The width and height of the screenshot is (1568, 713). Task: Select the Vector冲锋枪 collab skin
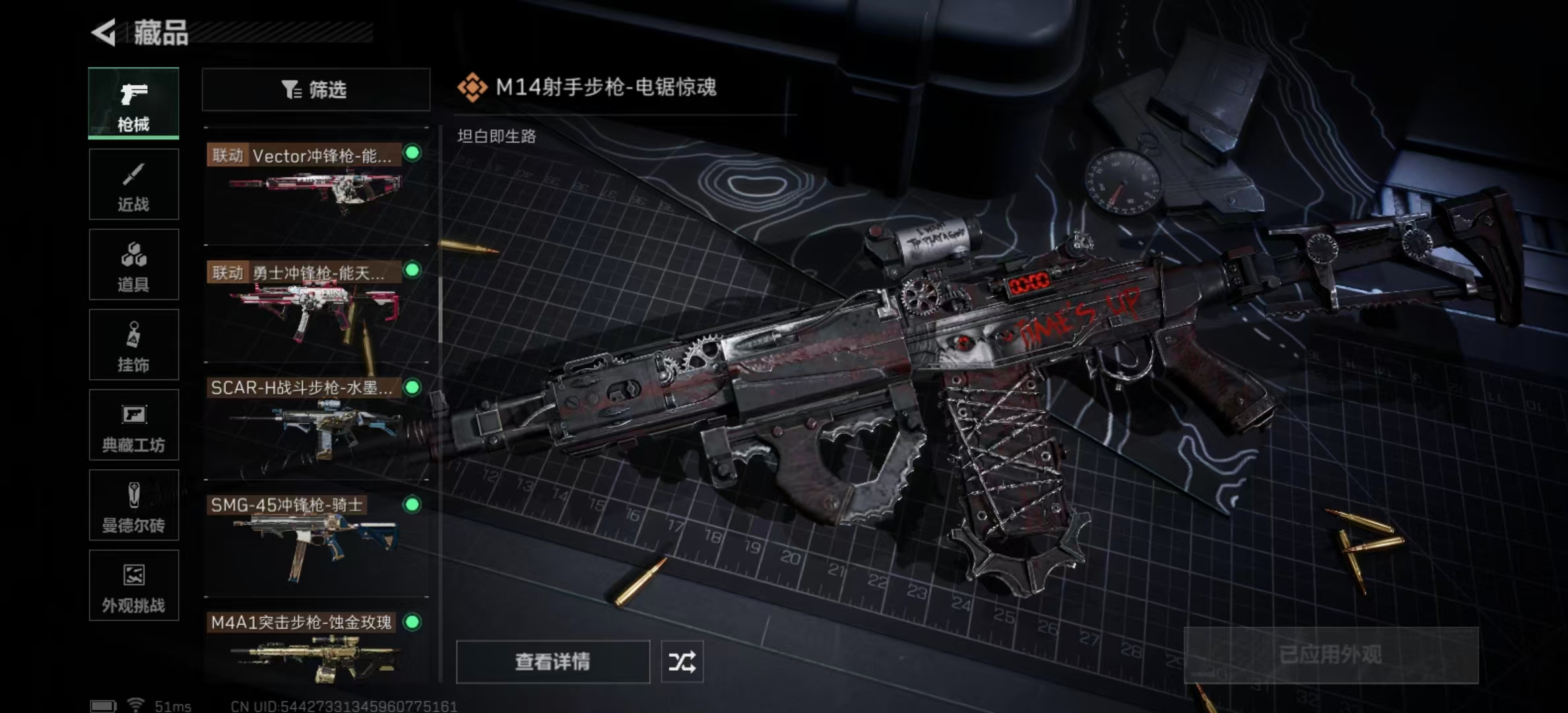pos(315,185)
